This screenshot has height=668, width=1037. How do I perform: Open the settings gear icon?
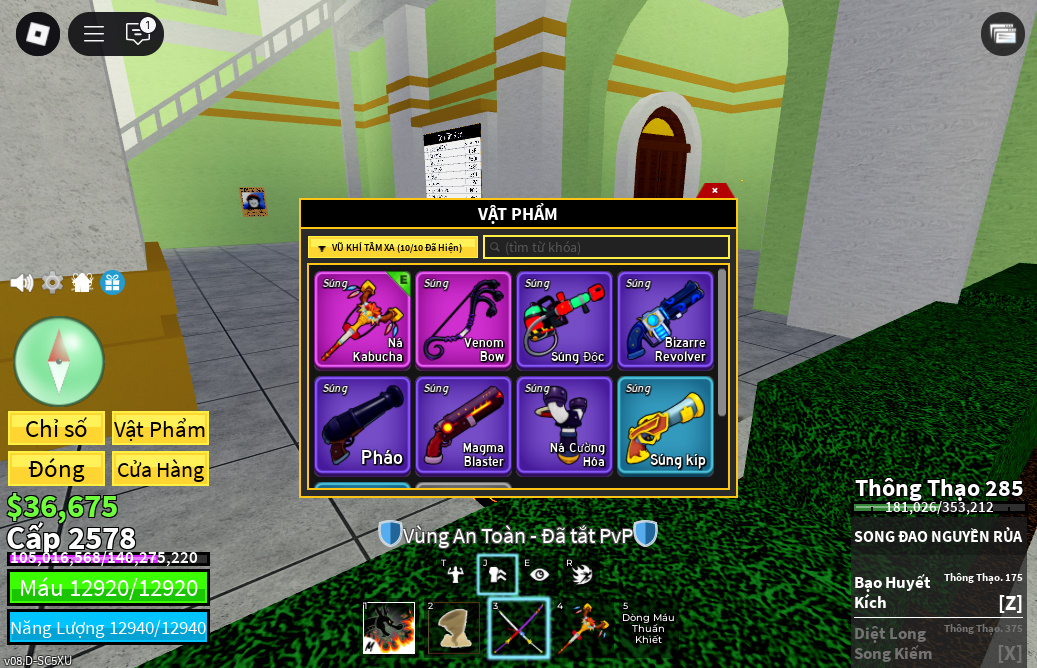52,283
